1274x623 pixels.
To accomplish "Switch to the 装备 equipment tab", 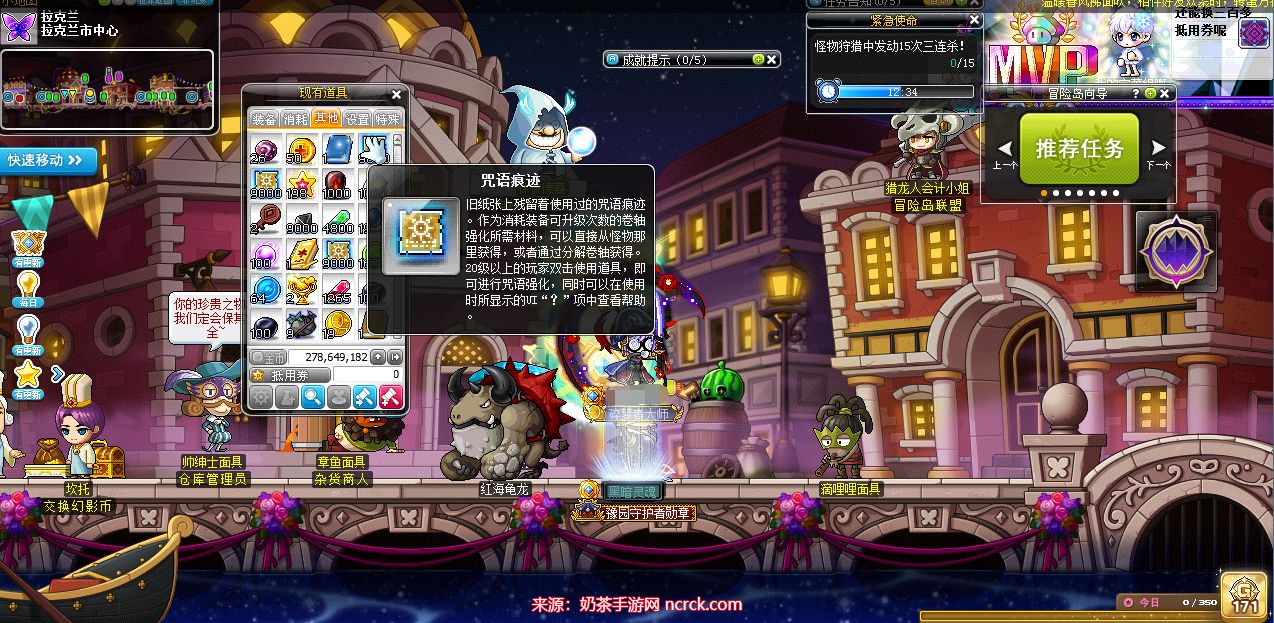I will [x=265, y=118].
